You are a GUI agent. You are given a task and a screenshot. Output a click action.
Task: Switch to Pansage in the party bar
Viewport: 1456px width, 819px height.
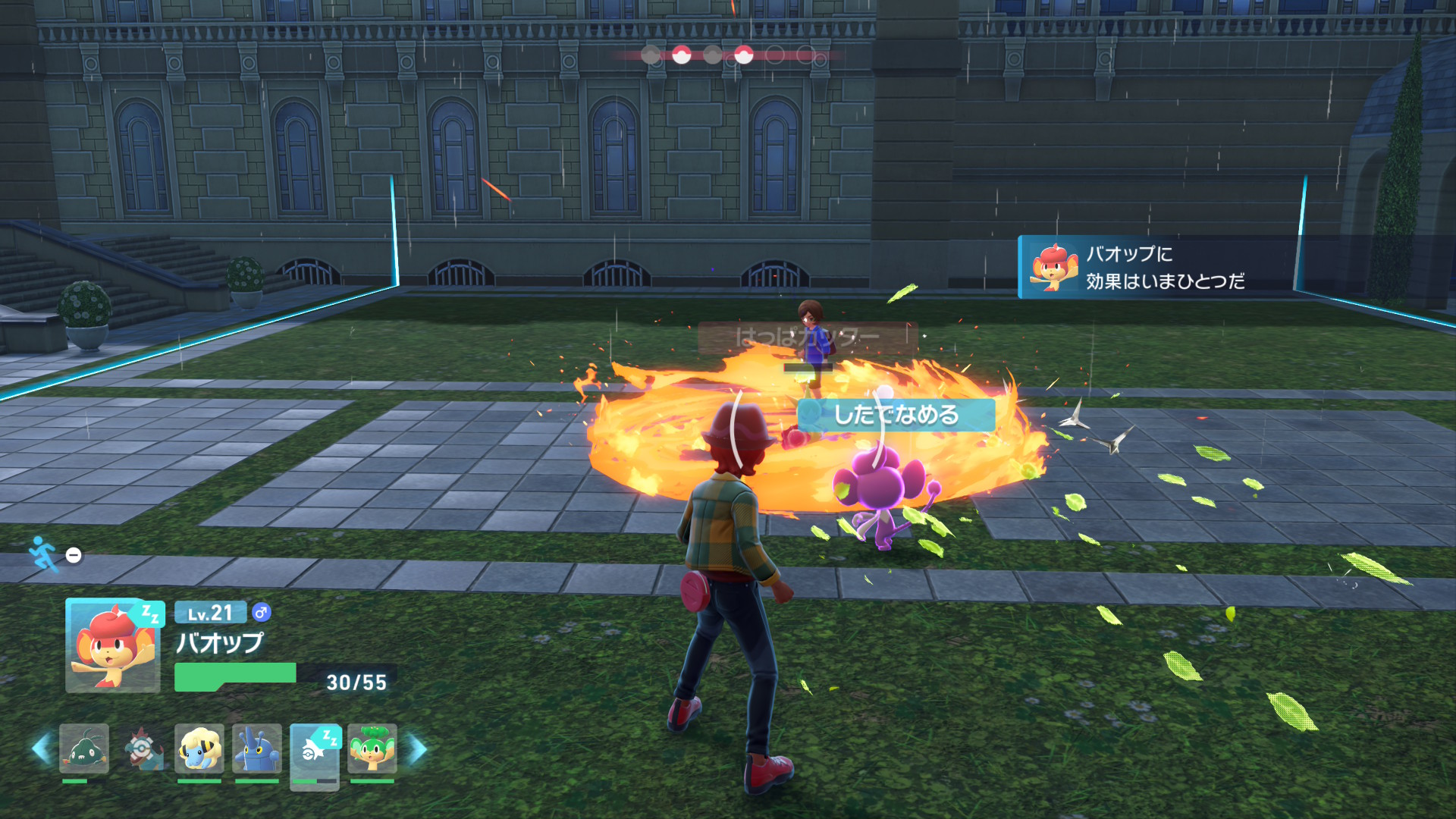click(372, 748)
